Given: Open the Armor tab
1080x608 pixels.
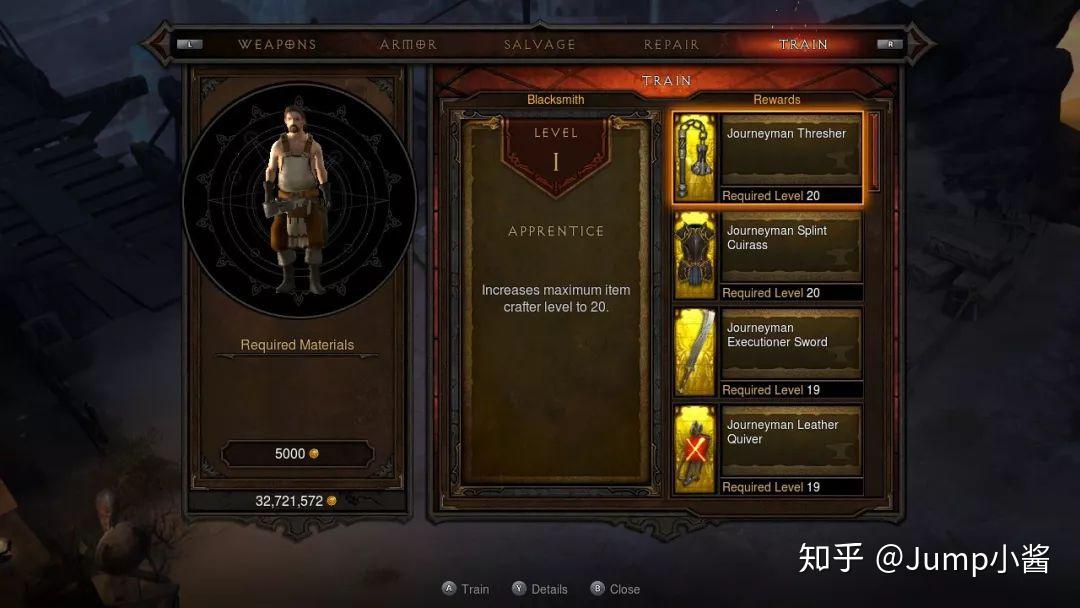Looking at the screenshot, I should (x=408, y=44).
